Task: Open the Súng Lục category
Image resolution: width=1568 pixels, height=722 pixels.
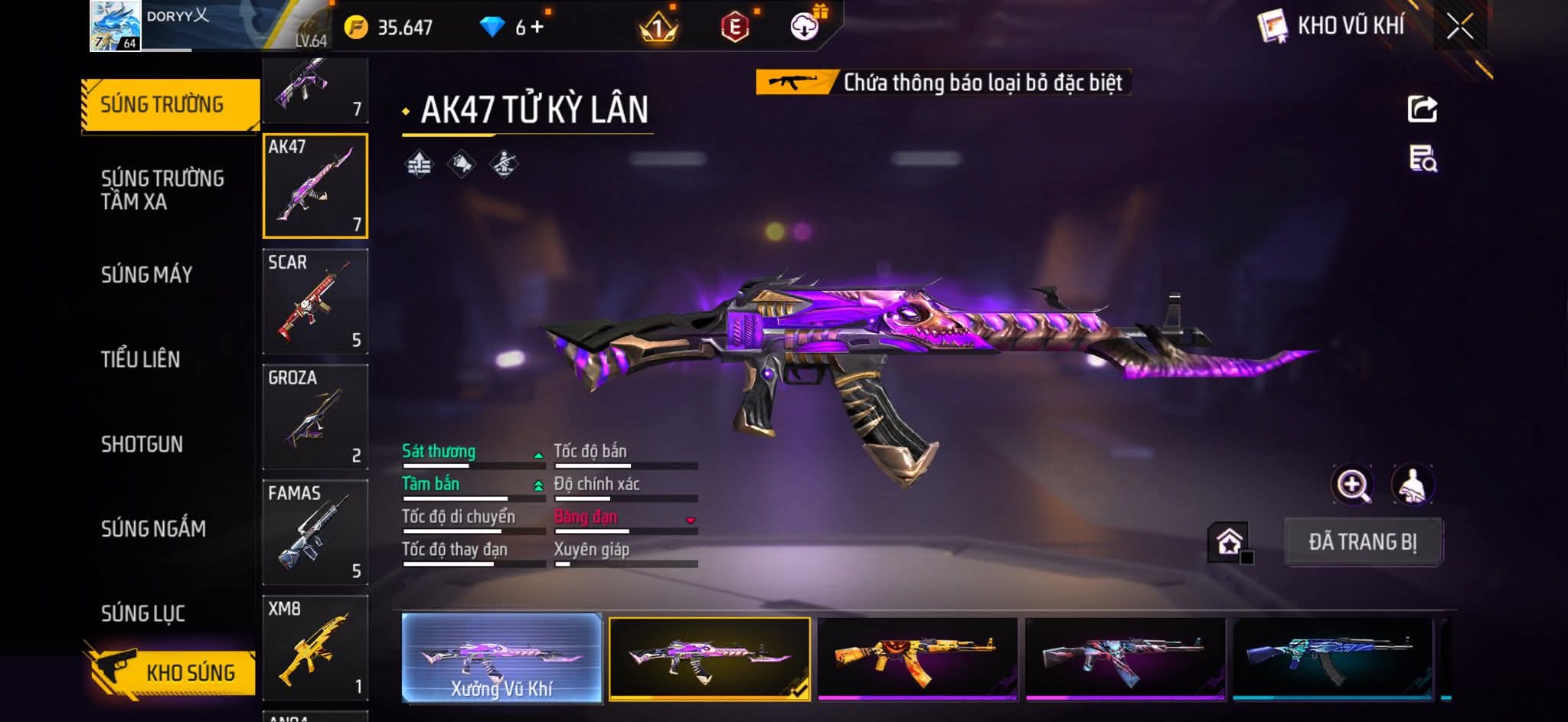Action: pyautogui.click(x=143, y=613)
